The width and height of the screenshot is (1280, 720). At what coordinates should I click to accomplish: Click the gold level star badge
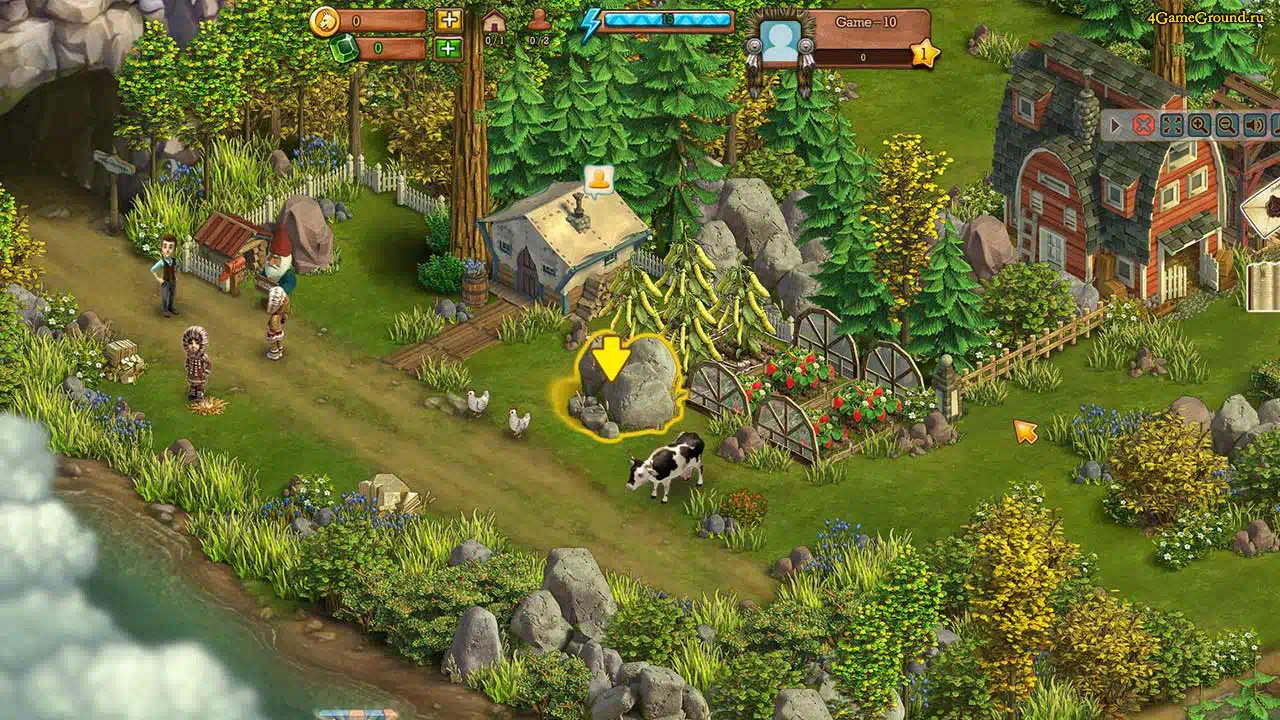(x=925, y=53)
